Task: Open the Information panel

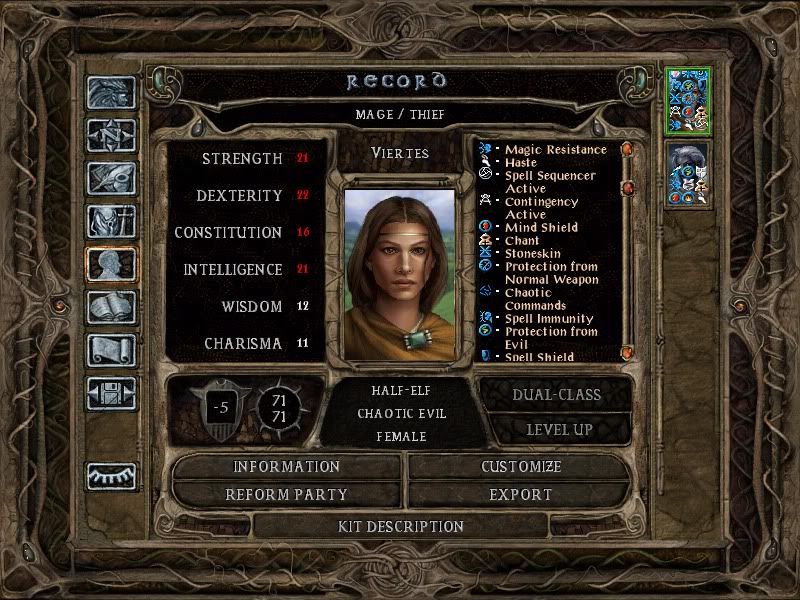Action: click(287, 467)
